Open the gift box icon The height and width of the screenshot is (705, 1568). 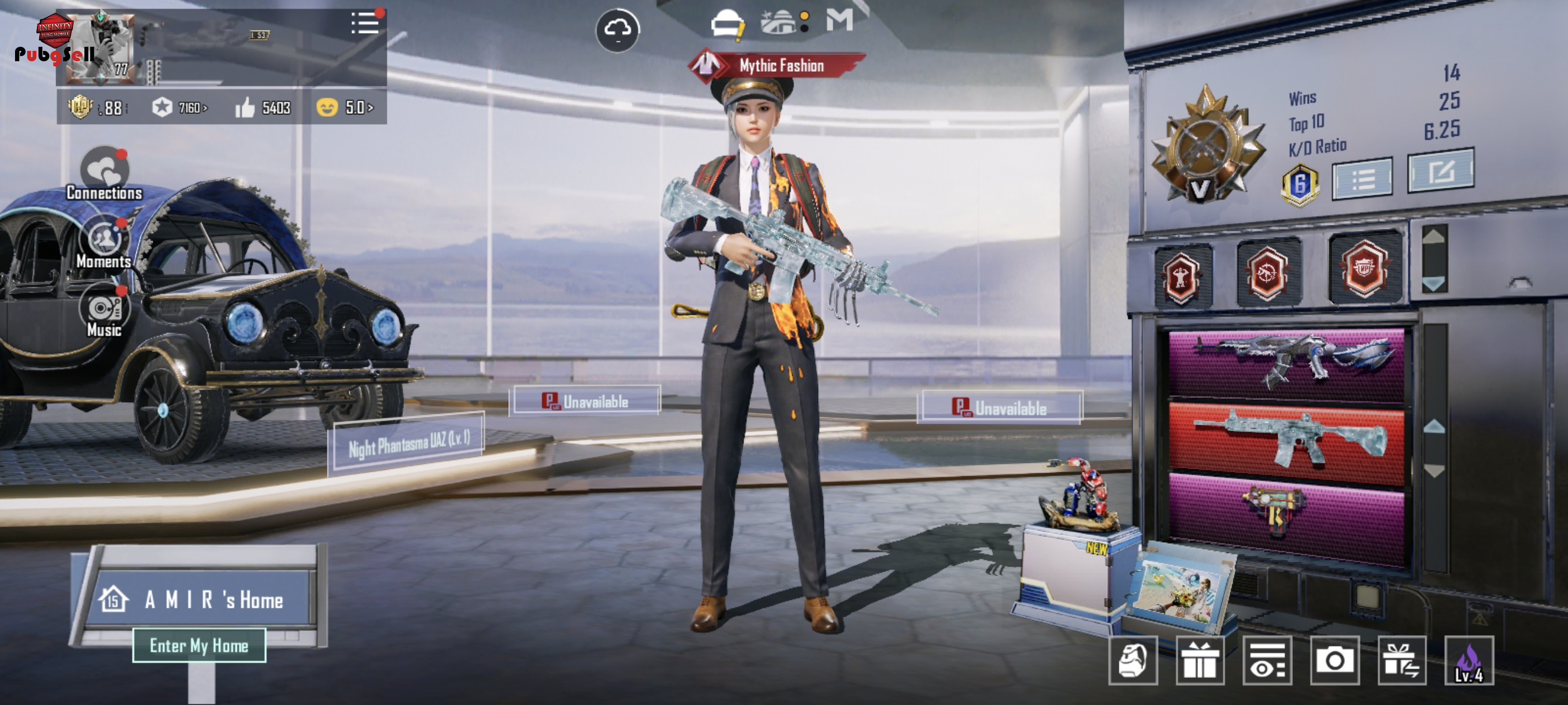(x=1199, y=661)
